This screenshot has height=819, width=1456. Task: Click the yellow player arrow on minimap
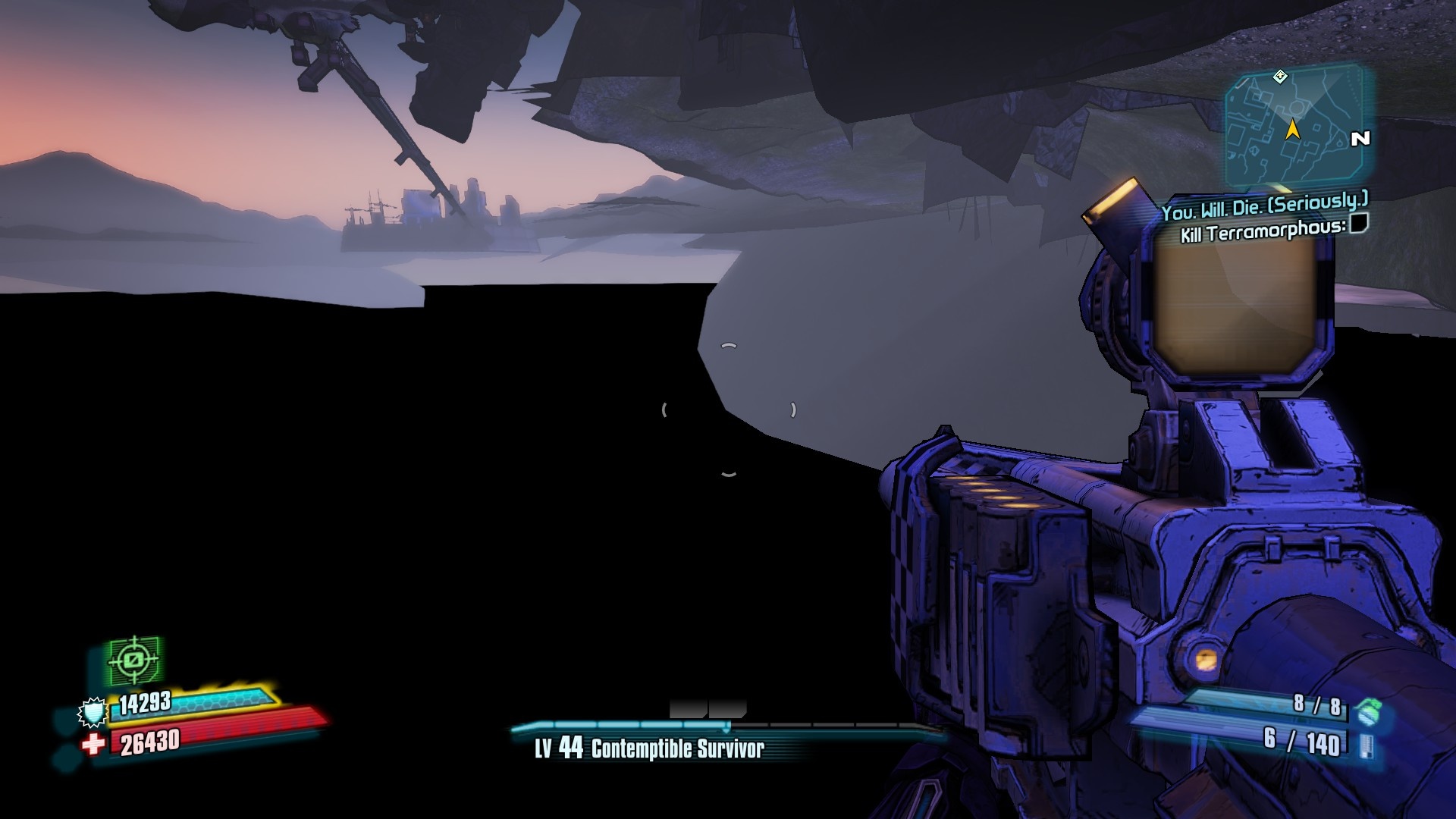click(1293, 130)
